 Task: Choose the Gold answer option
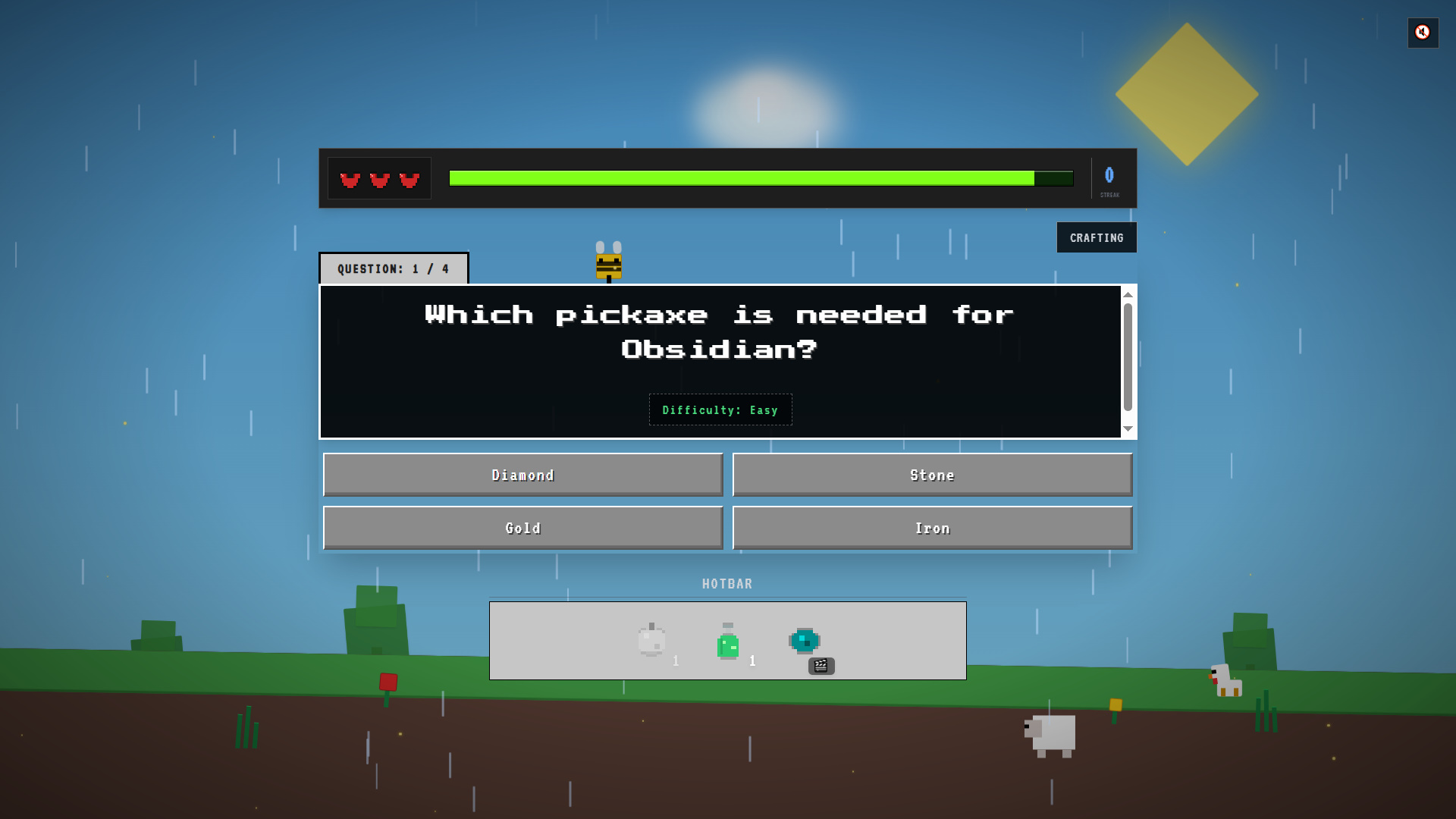pyautogui.click(x=522, y=527)
